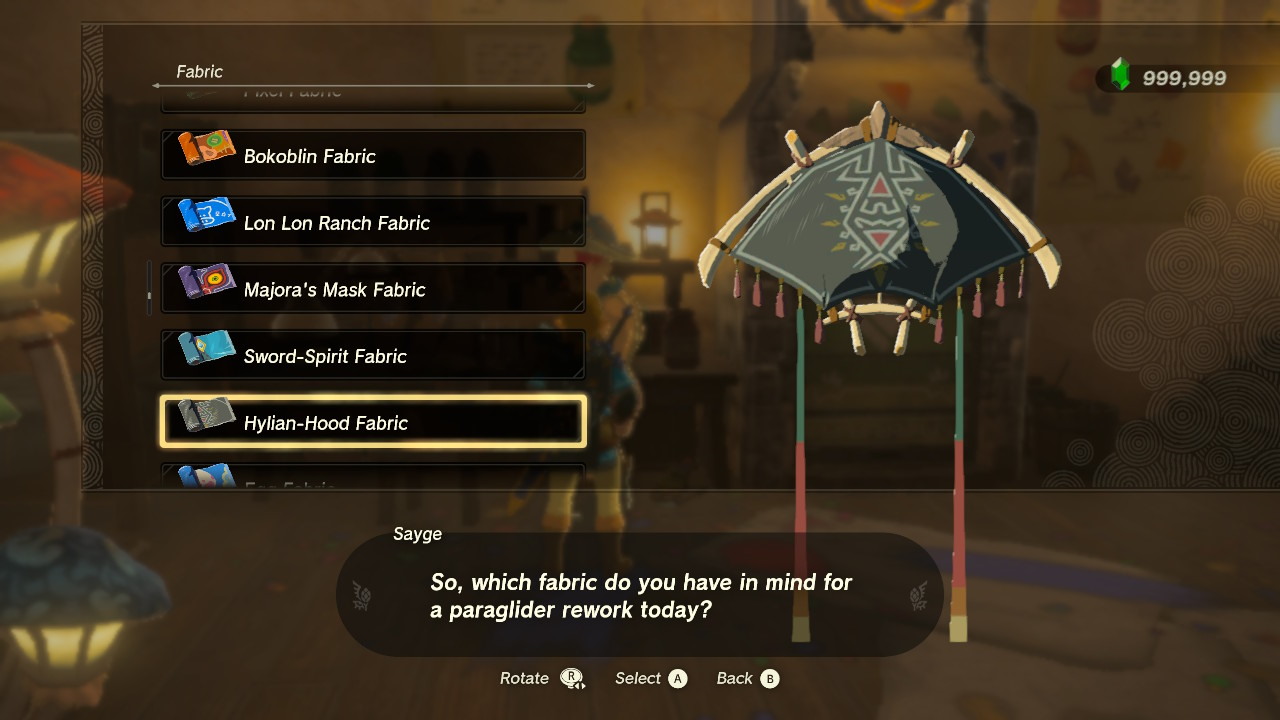Select Sword-Spirit Fabric from the list
1280x720 pixels.
click(x=373, y=355)
